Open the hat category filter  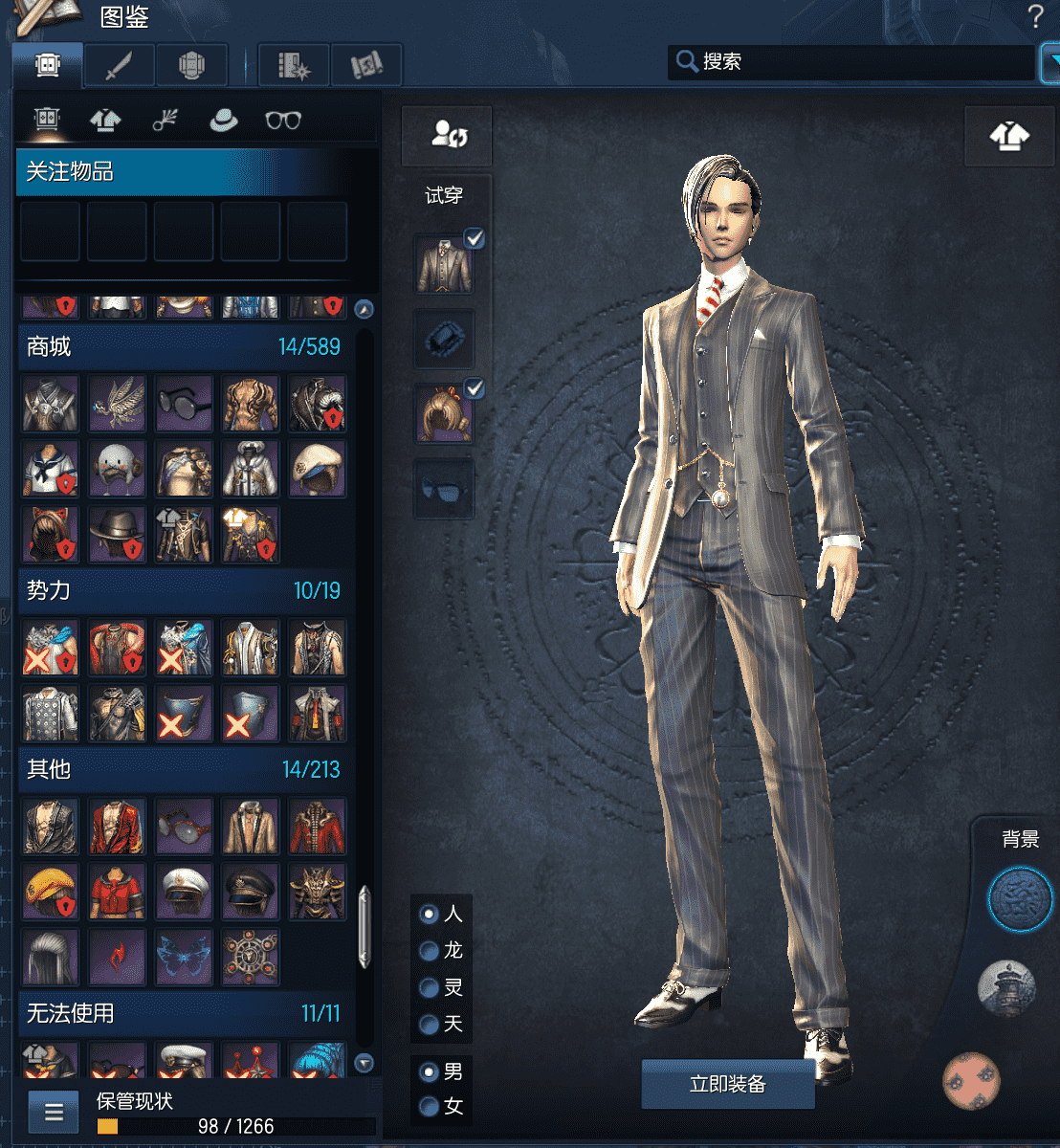223,121
